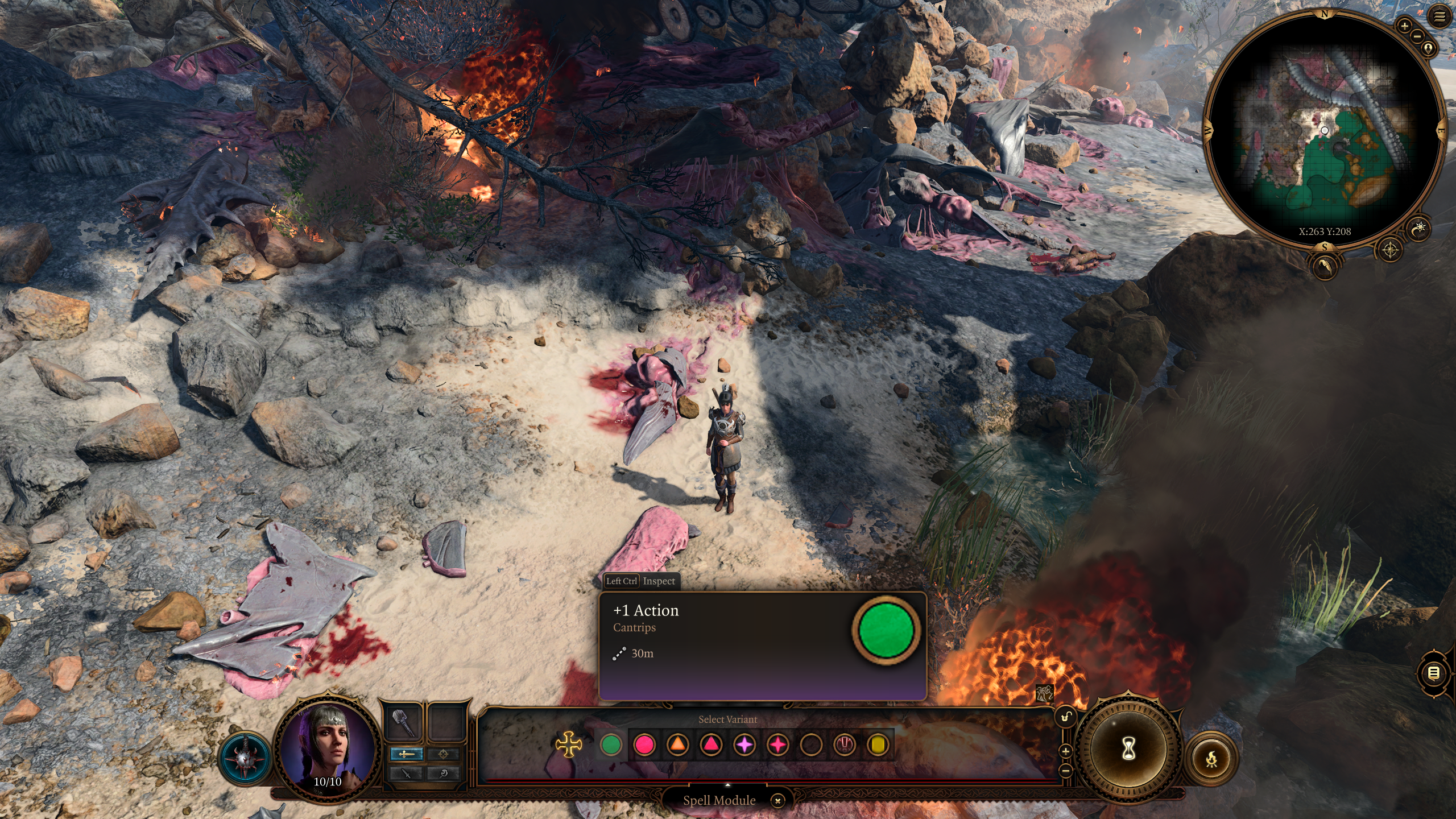
Task: Open the campfire camp button
Action: pos(1211,759)
